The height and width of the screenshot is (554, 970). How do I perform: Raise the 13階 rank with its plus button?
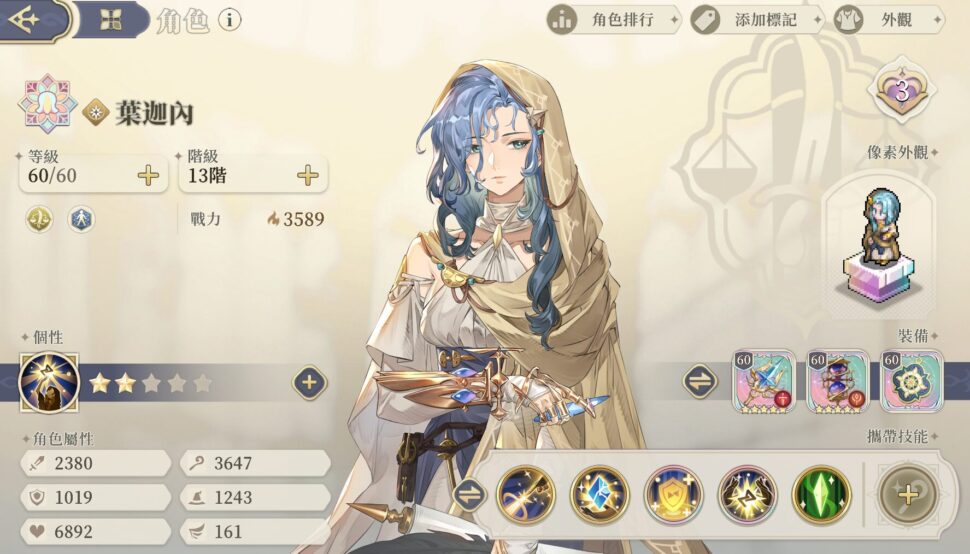tap(308, 176)
